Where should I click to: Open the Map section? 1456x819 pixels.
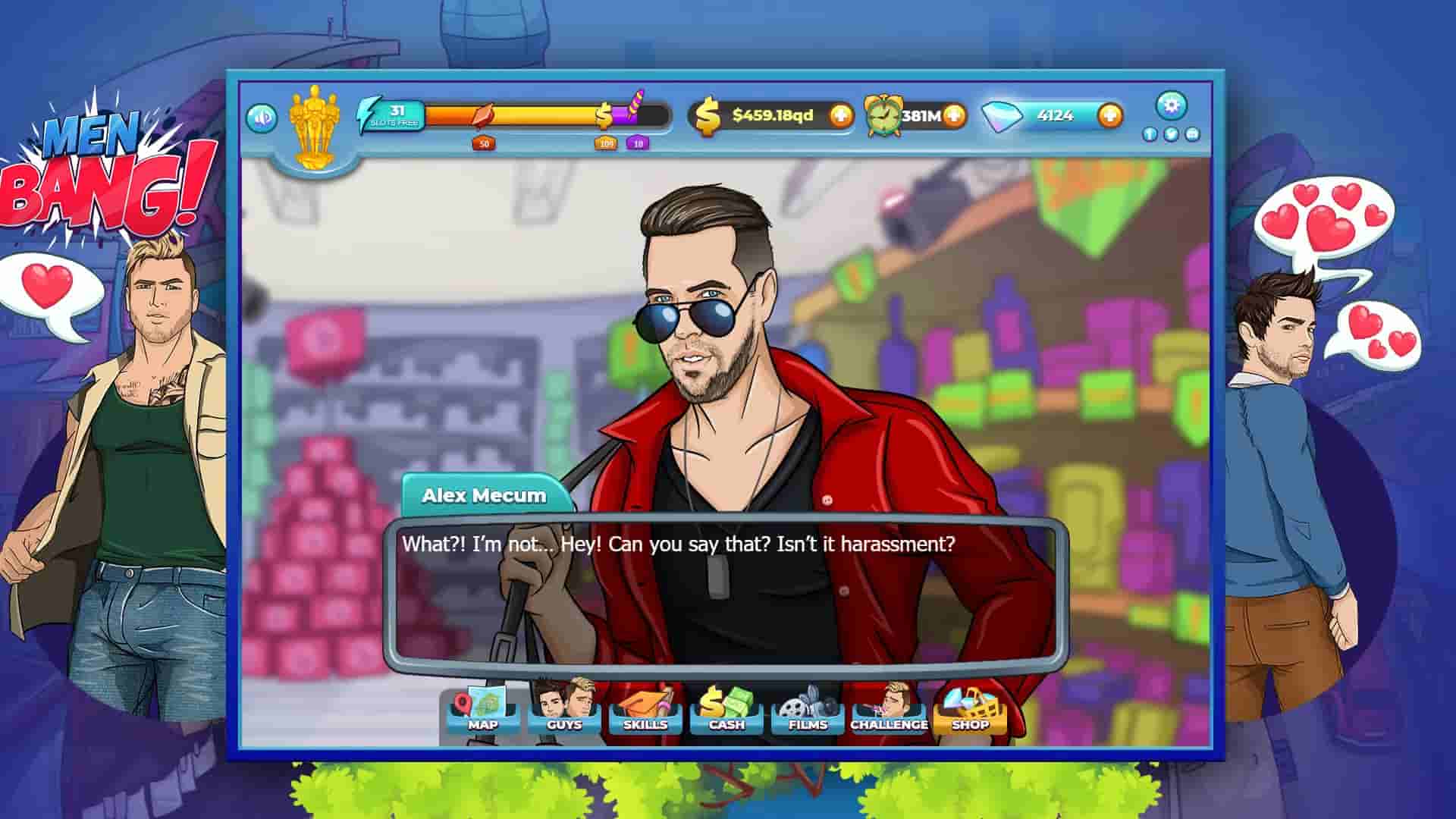tap(484, 713)
